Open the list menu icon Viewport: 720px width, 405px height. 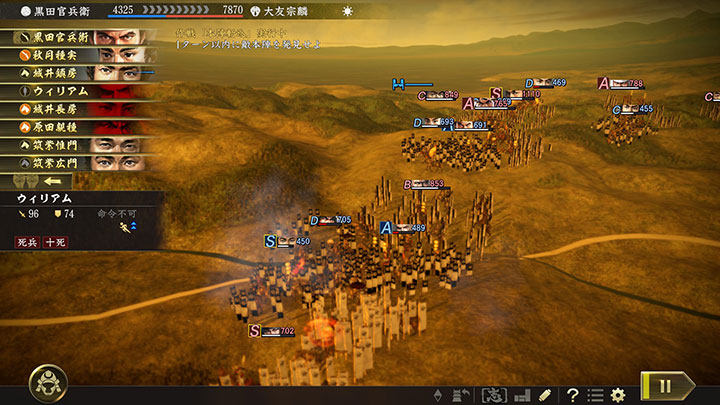[595, 395]
